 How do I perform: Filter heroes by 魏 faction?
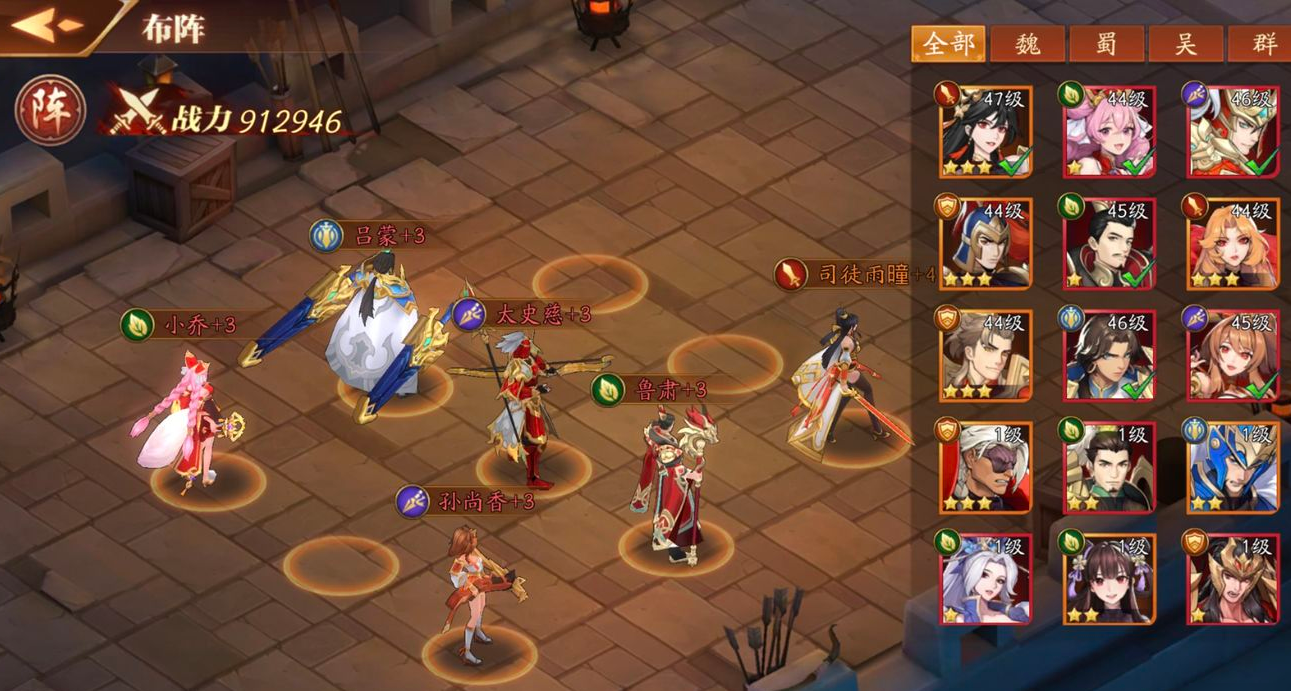(1027, 44)
